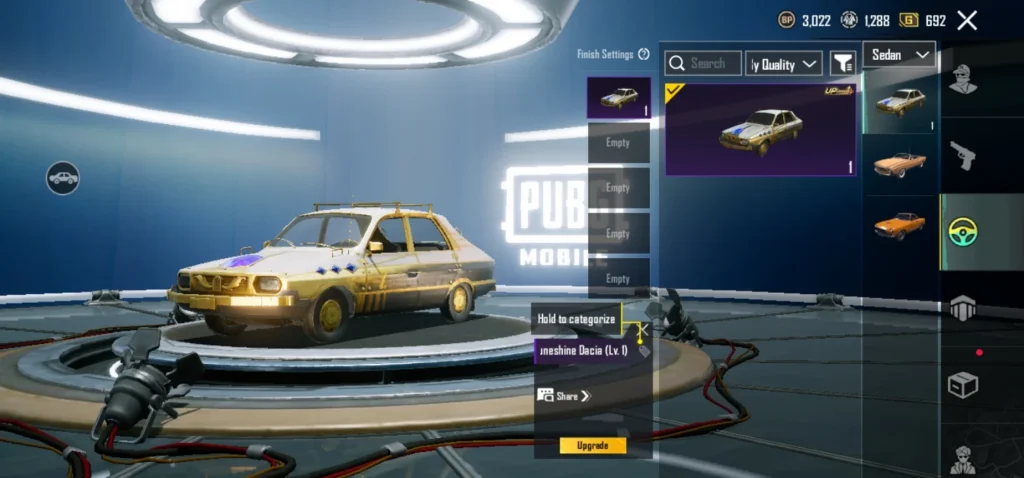Screen dimensions: 1024x478
Task: Open the steering wheel vehicles tab
Action: pyautogui.click(x=963, y=232)
